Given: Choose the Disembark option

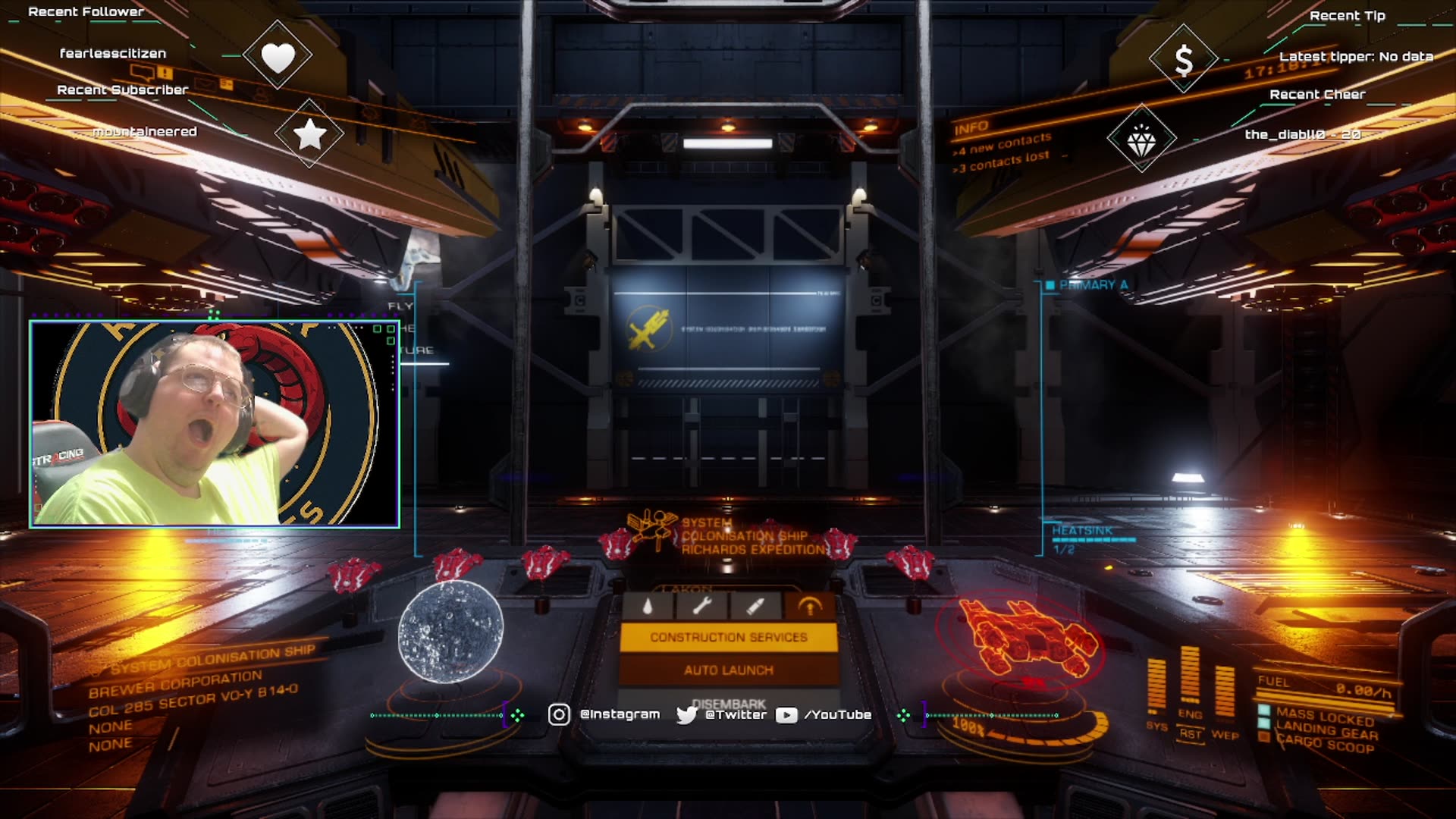Looking at the screenshot, I should (x=728, y=702).
